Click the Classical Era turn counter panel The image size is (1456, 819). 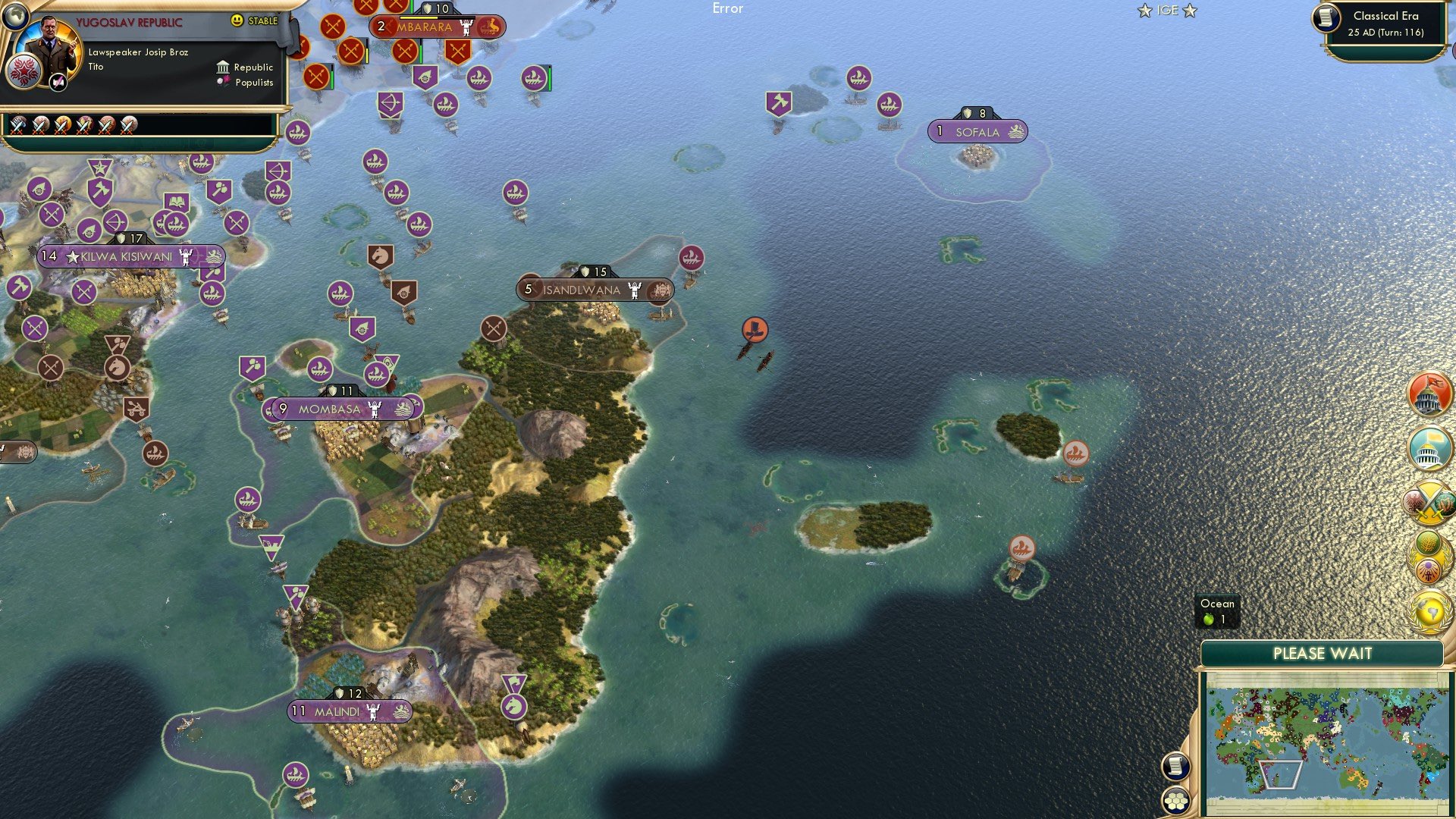pos(1385,24)
